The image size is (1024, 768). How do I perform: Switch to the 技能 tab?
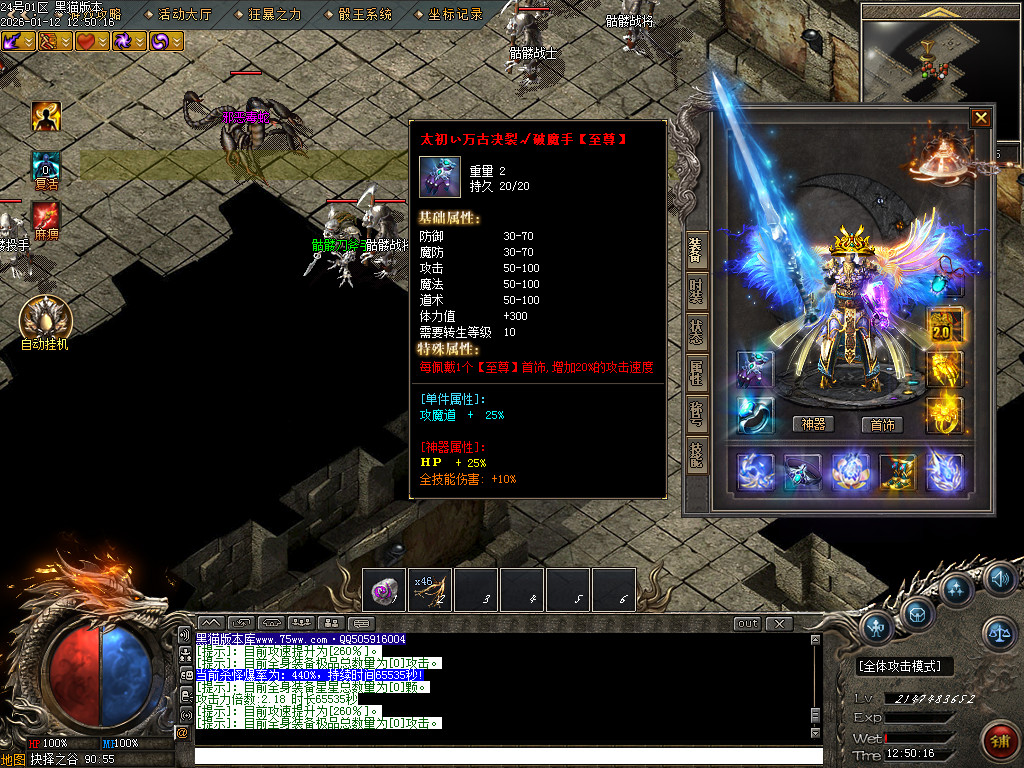[697, 453]
